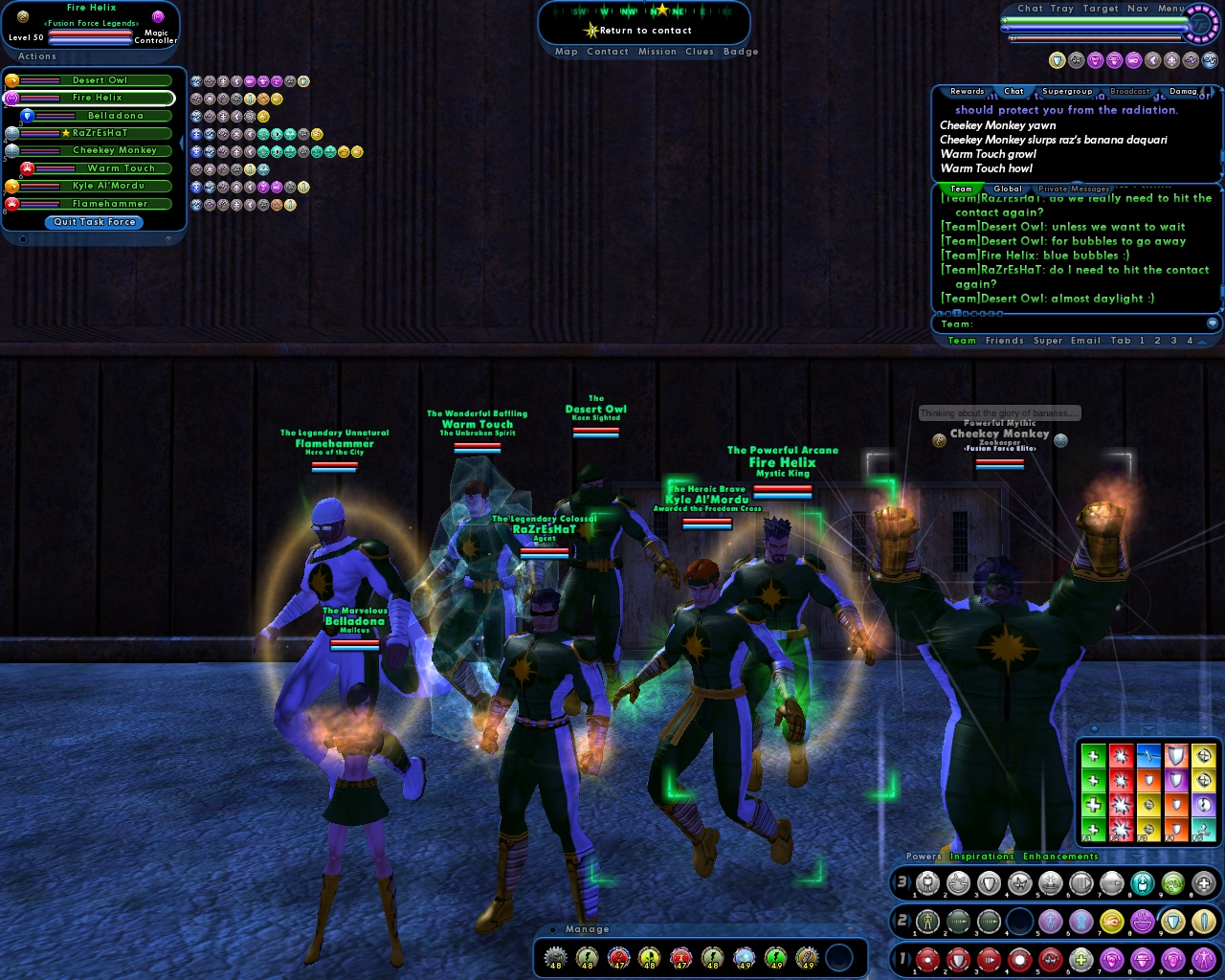Click the blue shield buff icon under the health bars
Image resolution: width=1225 pixels, height=980 pixels.
(x=1057, y=60)
